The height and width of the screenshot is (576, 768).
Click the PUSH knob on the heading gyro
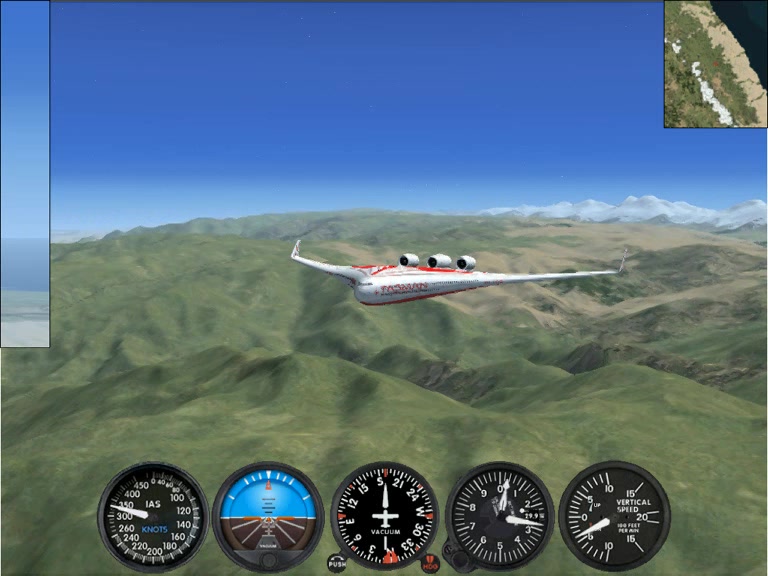click(x=337, y=563)
